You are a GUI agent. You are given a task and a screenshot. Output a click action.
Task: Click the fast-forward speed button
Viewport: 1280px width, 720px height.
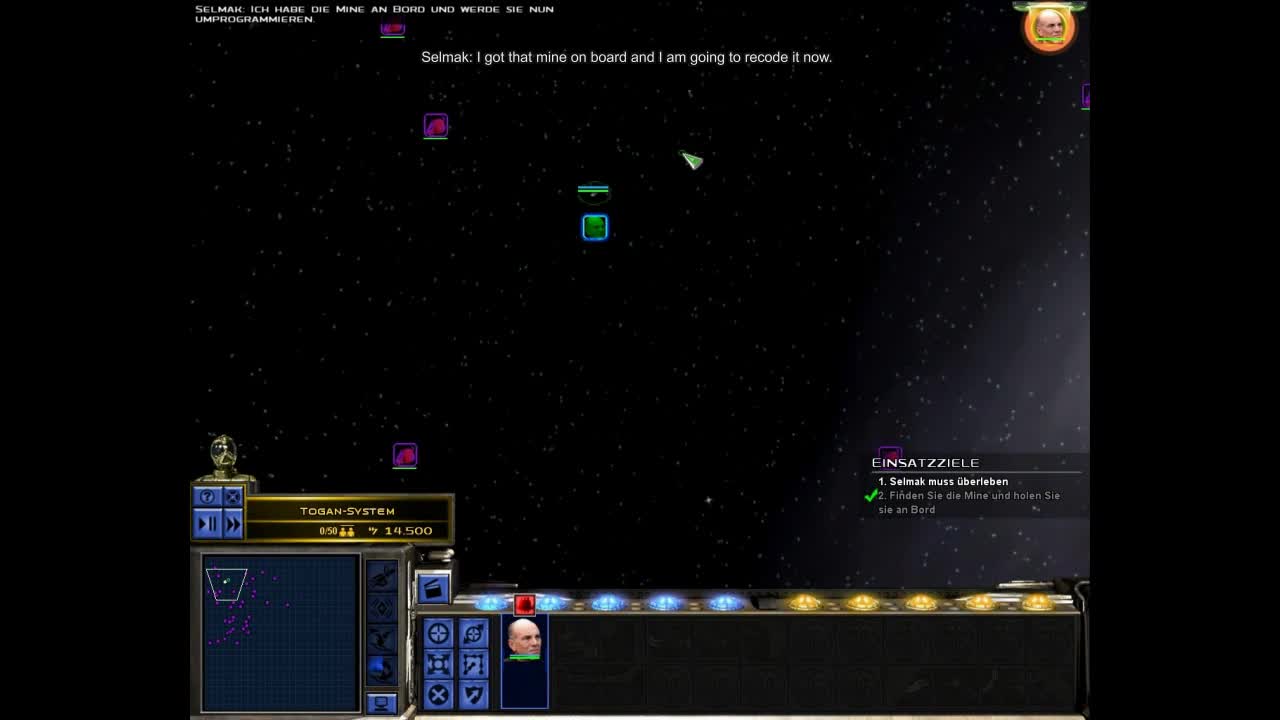pyautogui.click(x=232, y=522)
